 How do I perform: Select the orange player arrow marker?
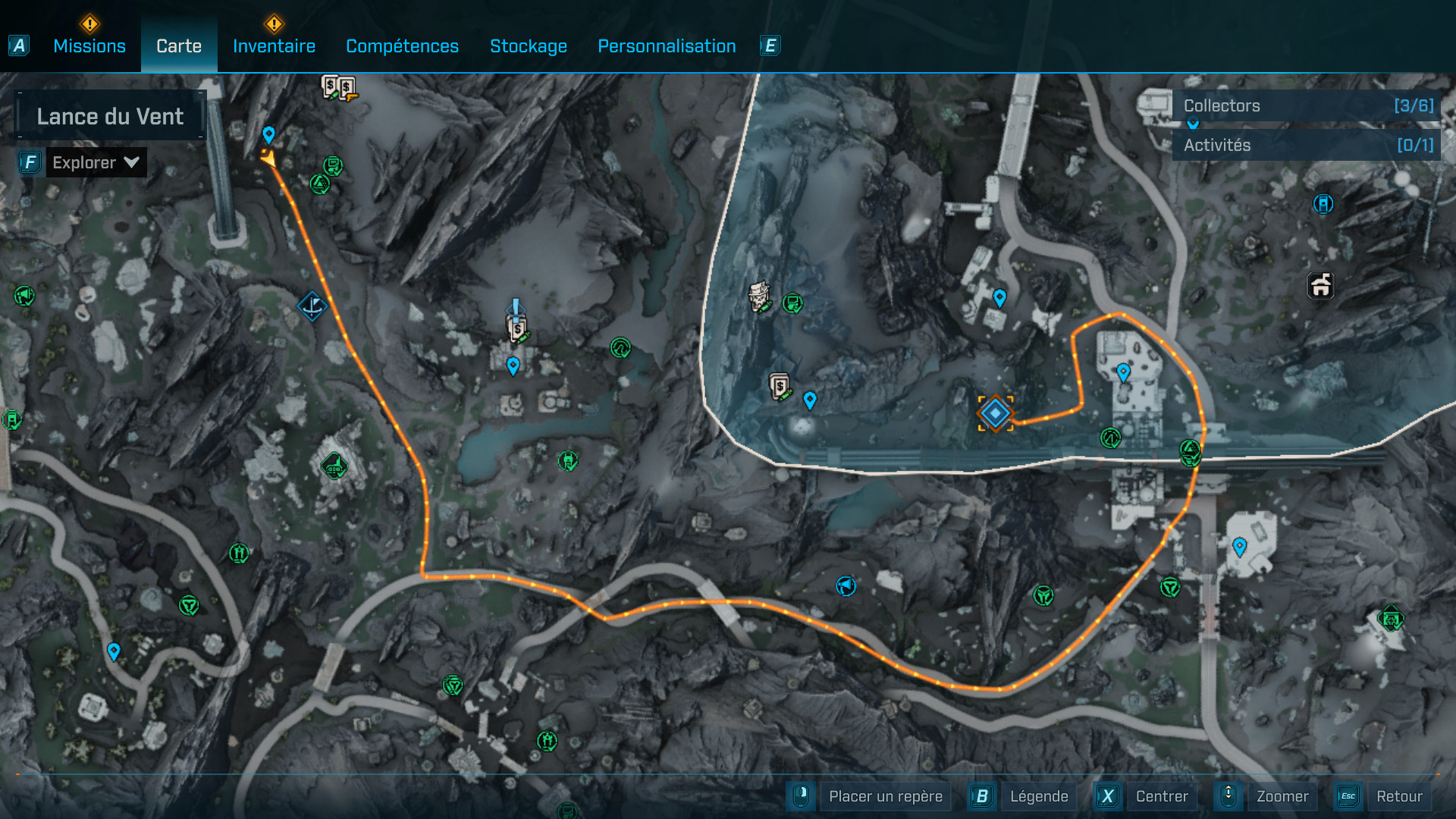(268, 158)
